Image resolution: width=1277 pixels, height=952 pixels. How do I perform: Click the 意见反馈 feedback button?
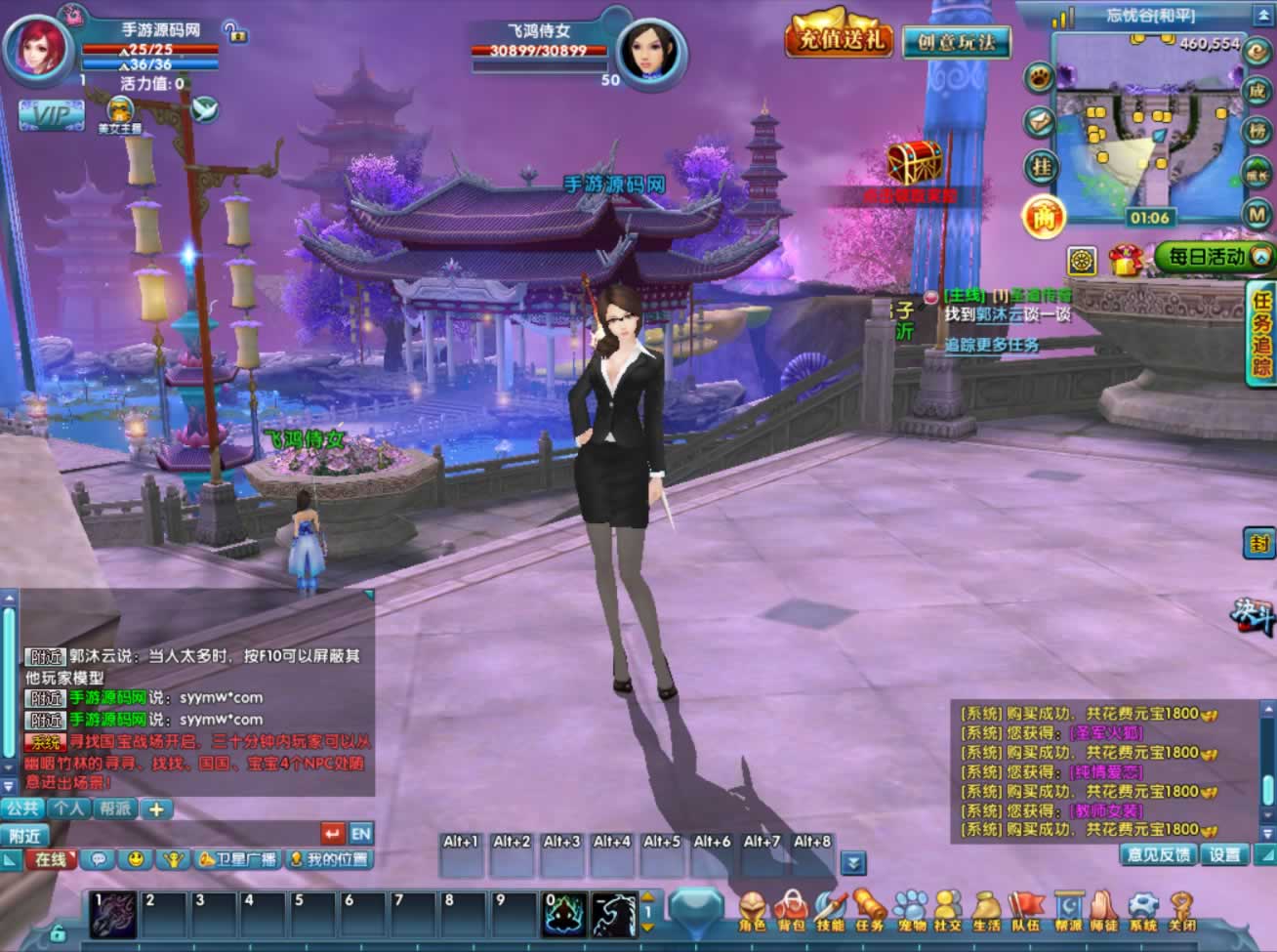[x=1159, y=854]
